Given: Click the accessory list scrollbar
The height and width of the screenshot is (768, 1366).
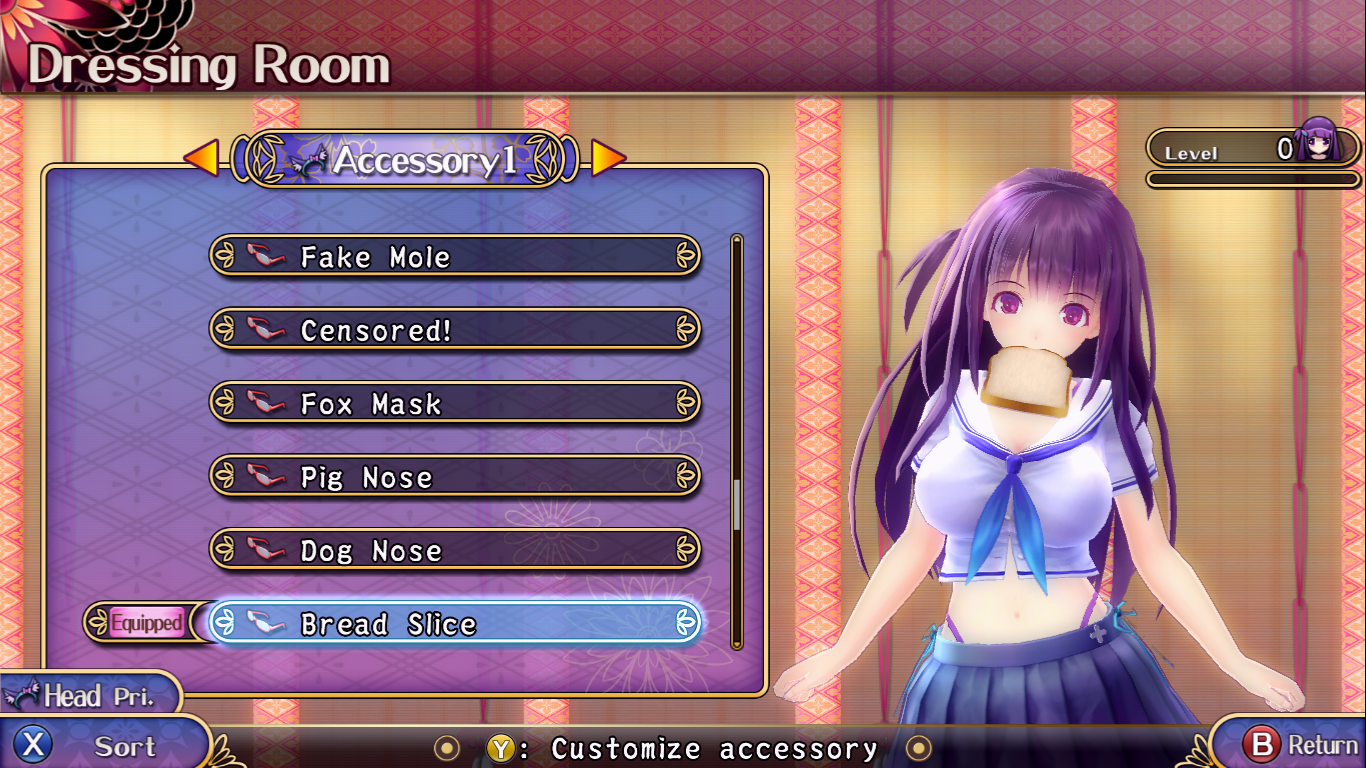Looking at the screenshot, I should 737,440.
